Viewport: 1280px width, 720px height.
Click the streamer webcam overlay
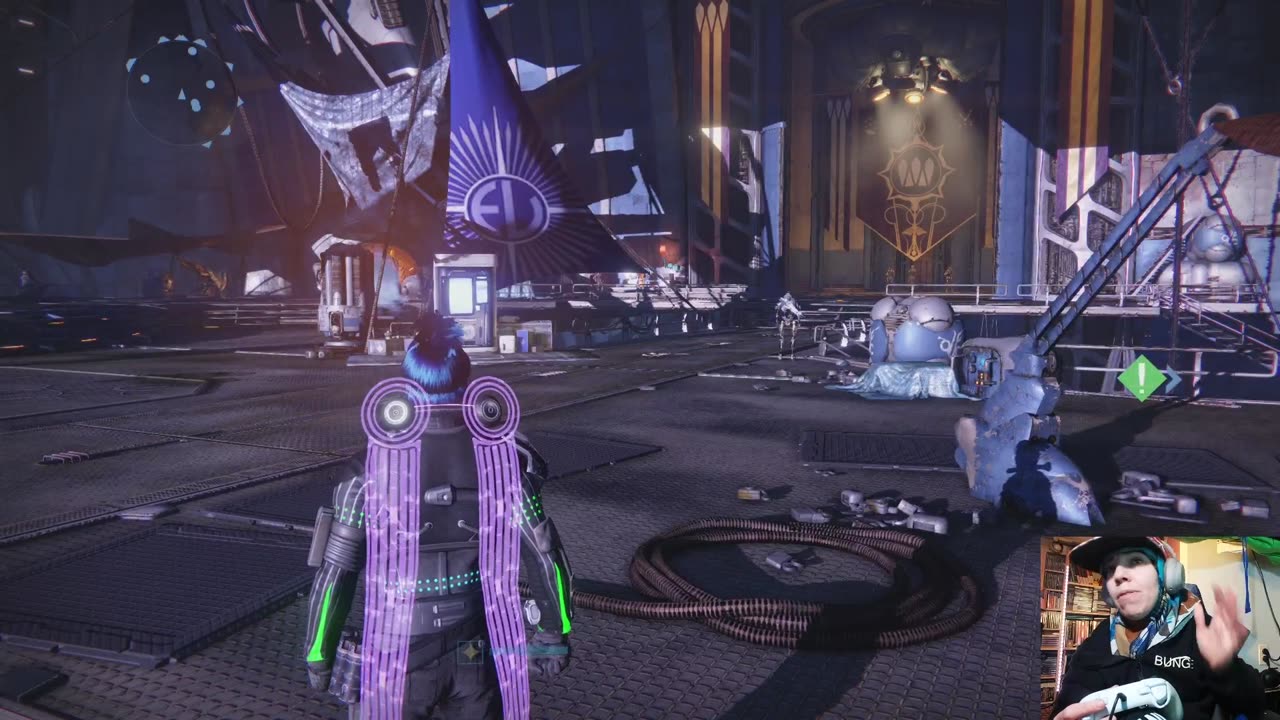coord(1159,628)
